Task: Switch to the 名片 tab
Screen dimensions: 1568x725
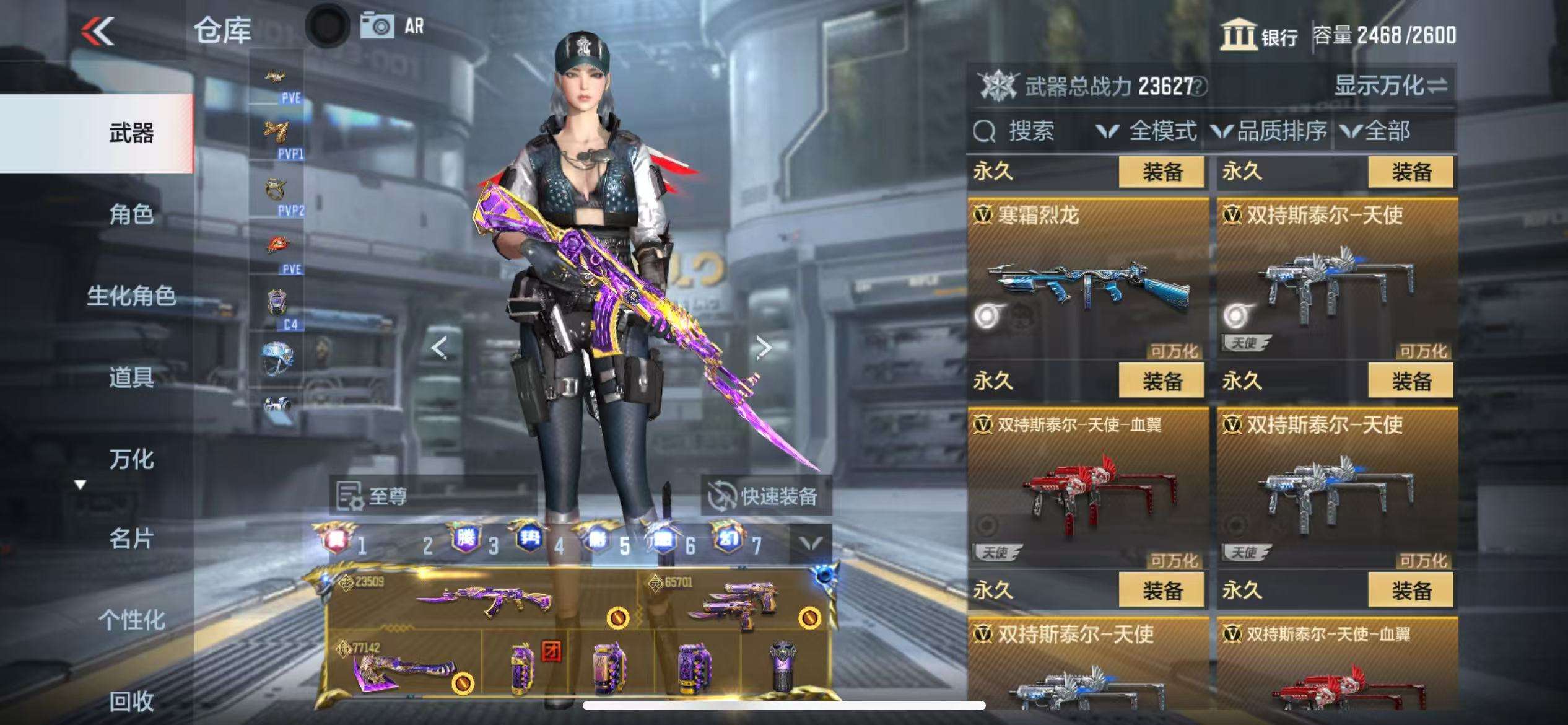Action: point(131,539)
